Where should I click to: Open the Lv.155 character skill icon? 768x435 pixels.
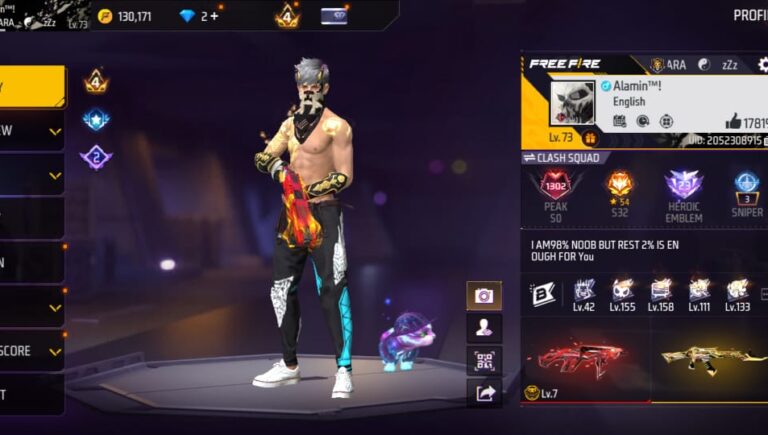(x=622, y=294)
